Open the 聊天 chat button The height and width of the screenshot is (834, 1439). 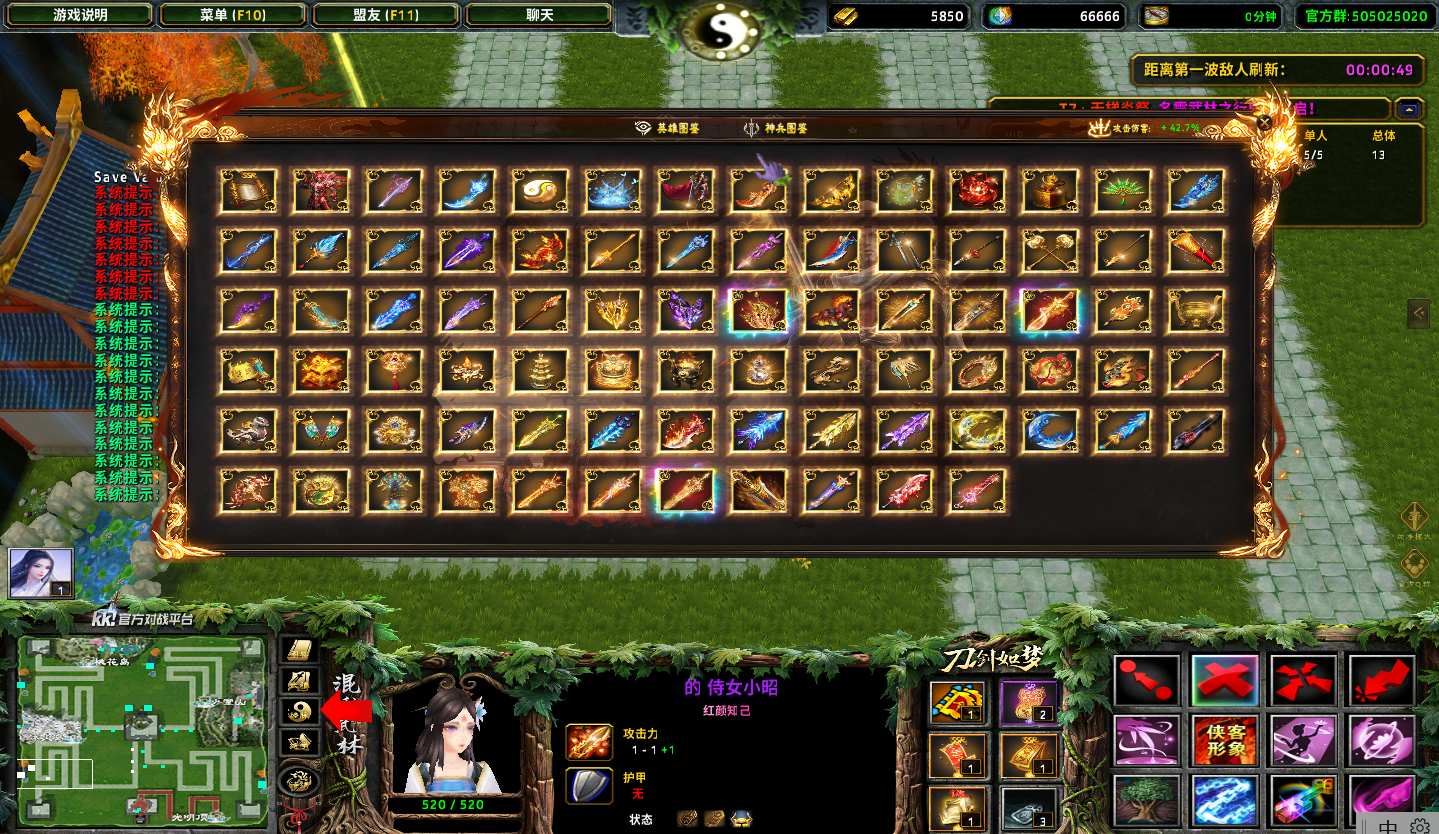(539, 15)
